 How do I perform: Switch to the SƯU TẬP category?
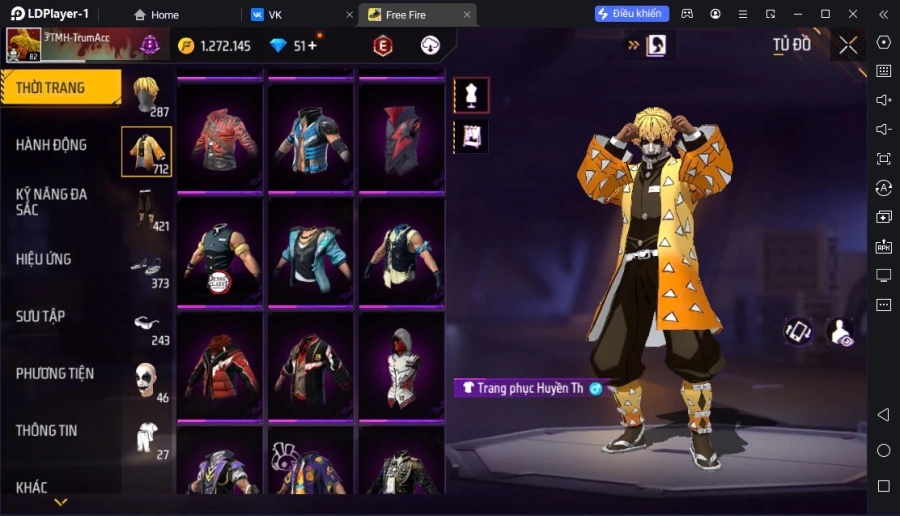click(41, 316)
